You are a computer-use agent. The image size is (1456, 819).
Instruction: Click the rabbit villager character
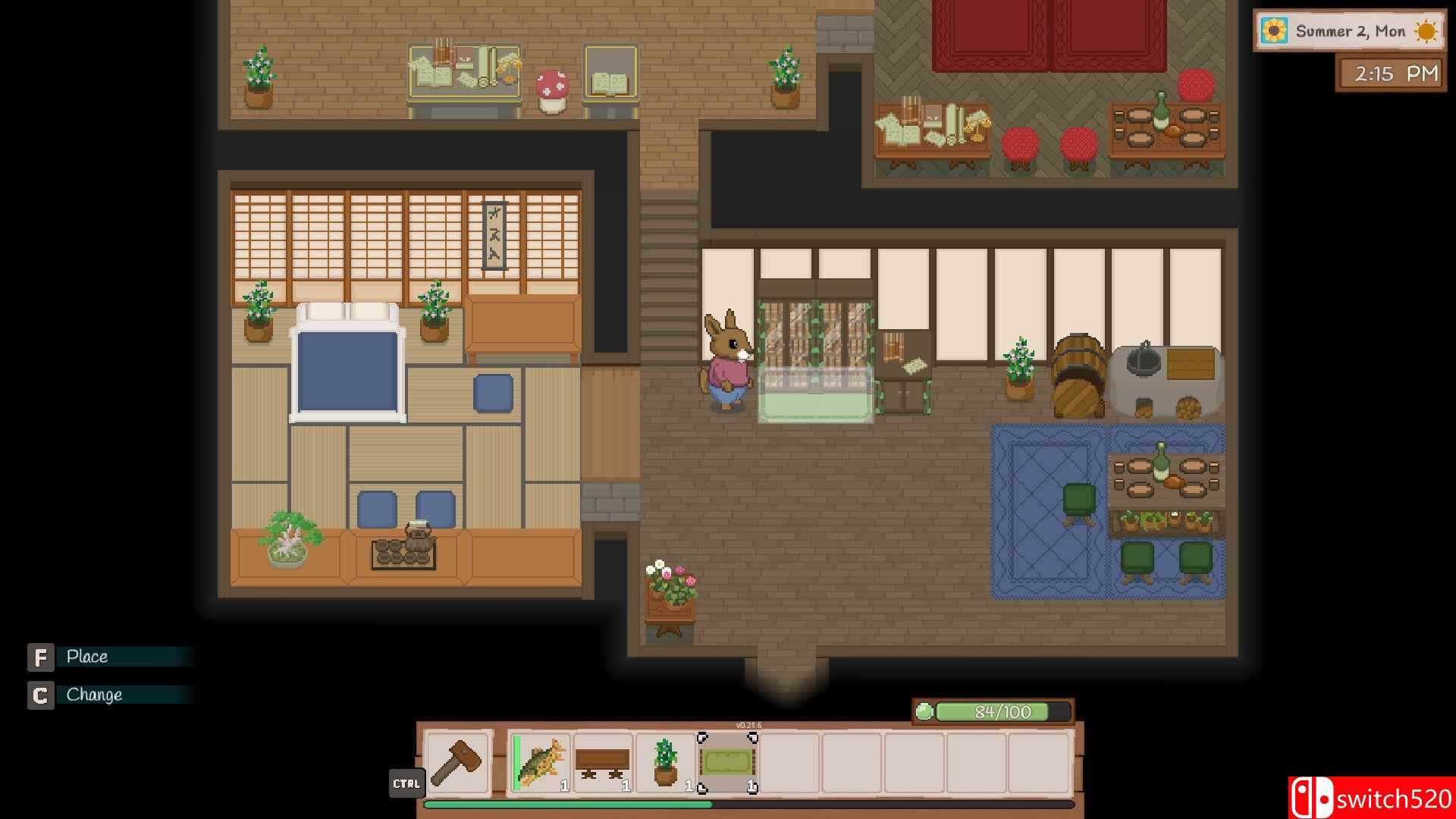pos(726,364)
